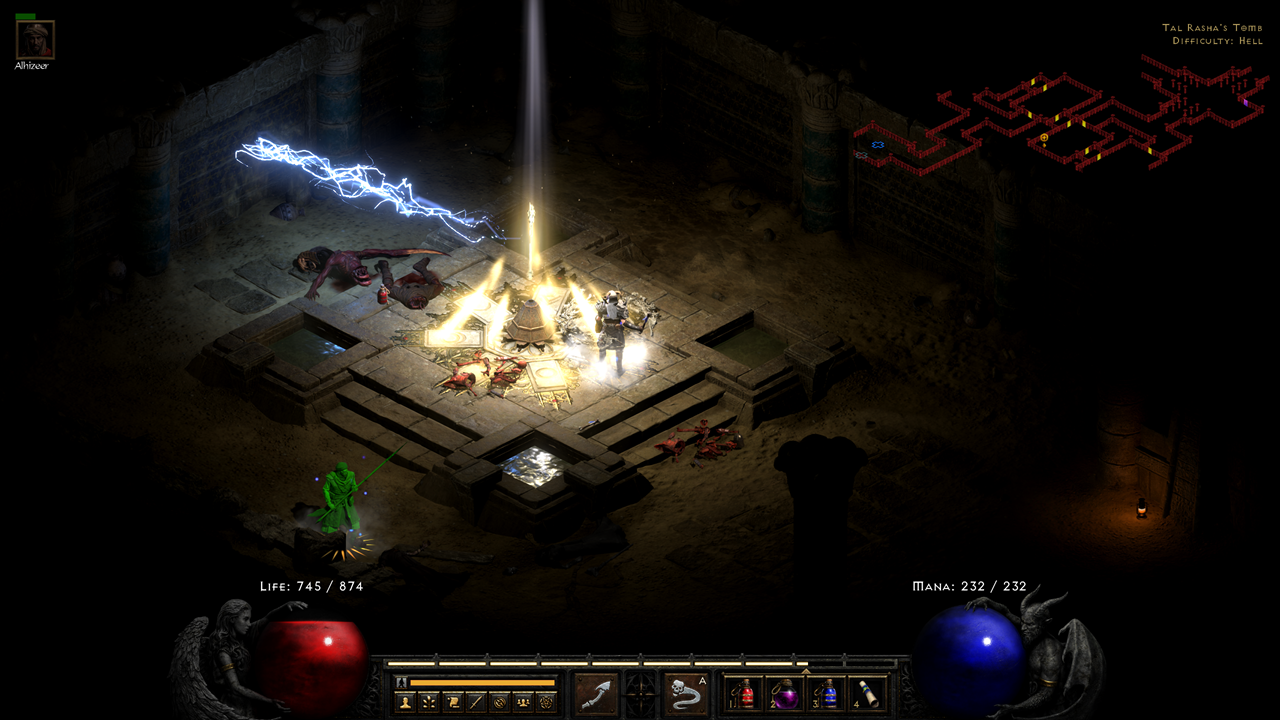The height and width of the screenshot is (720, 1280).
Task: Use the blue mana potion in belt slot 3
Action: 827,694
